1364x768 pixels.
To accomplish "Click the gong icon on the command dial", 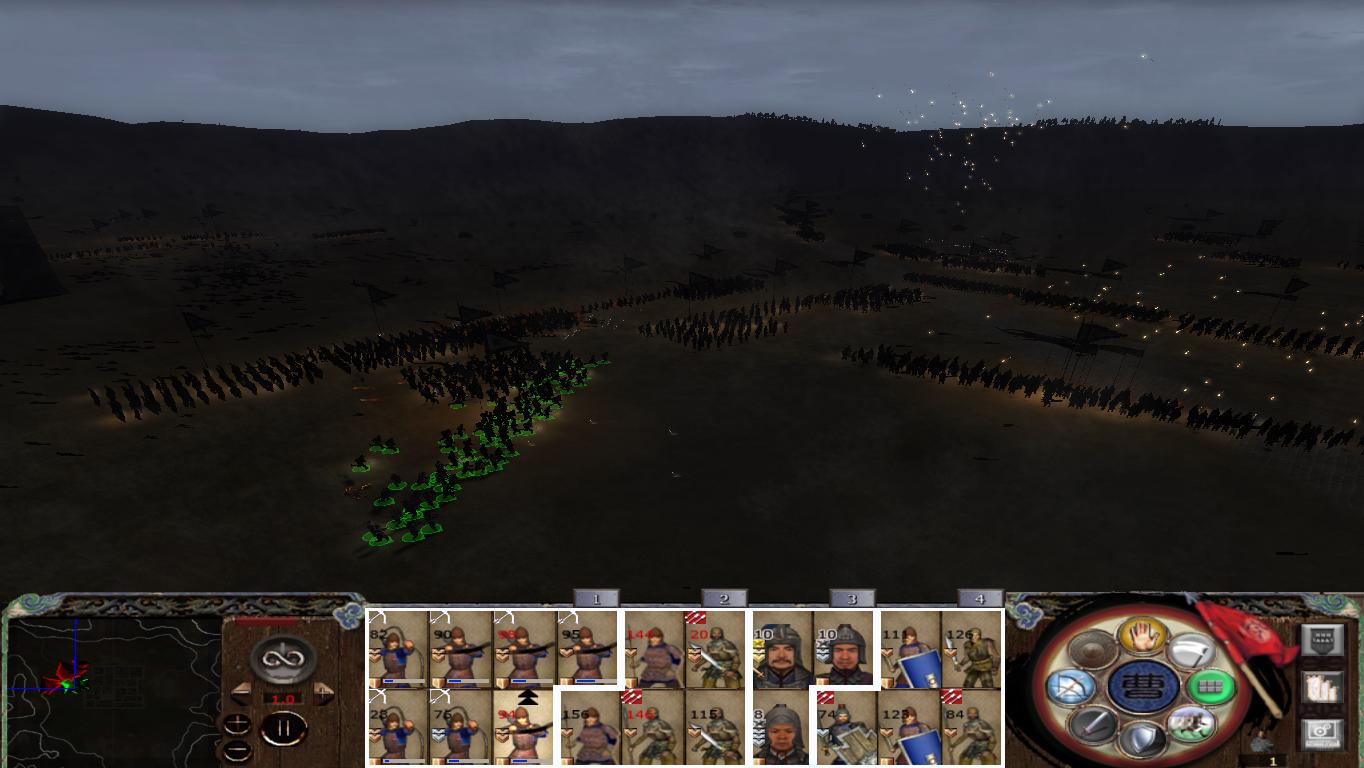I will pos(1092,650).
